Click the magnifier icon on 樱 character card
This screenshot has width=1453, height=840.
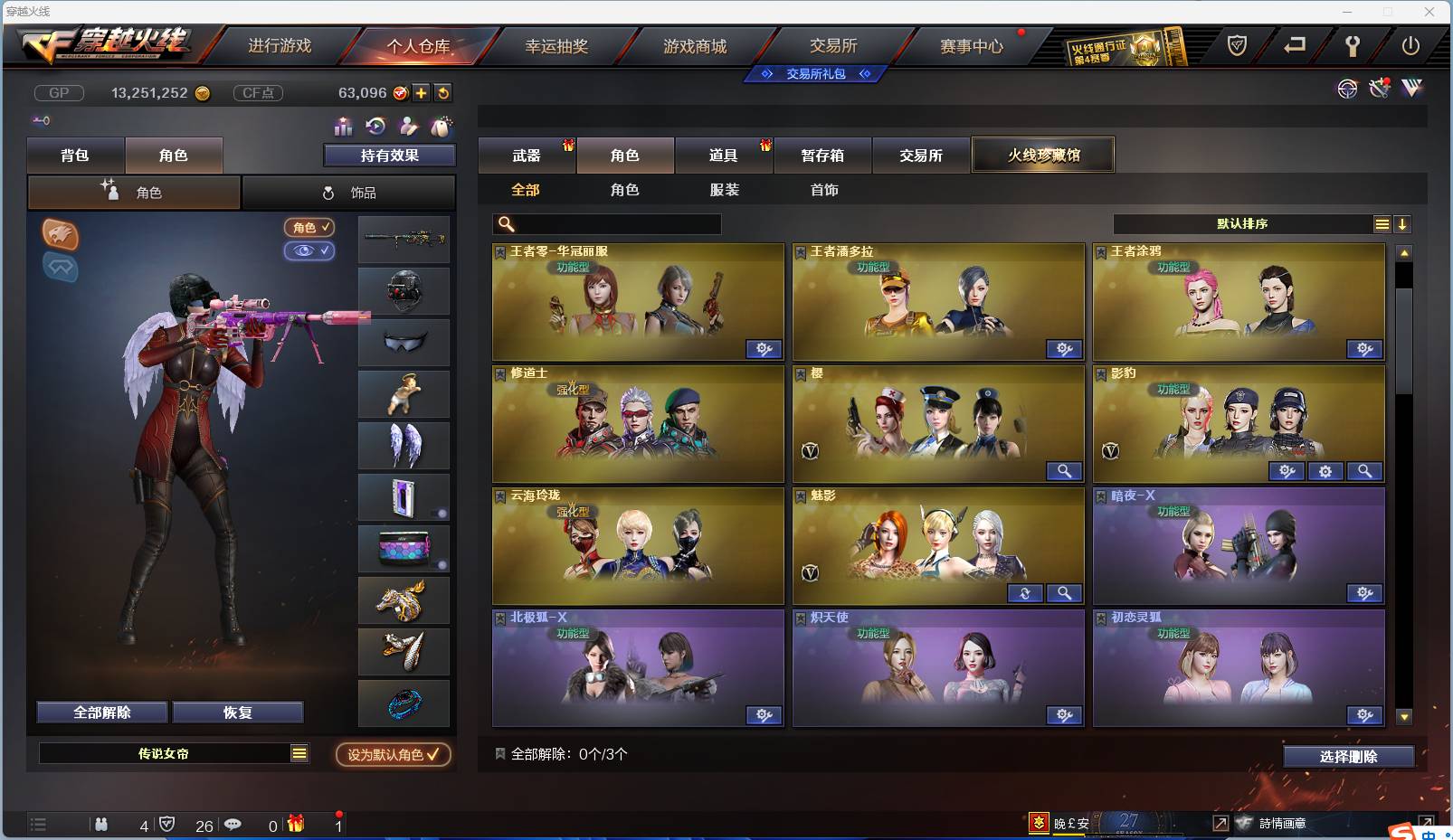(x=1065, y=471)
